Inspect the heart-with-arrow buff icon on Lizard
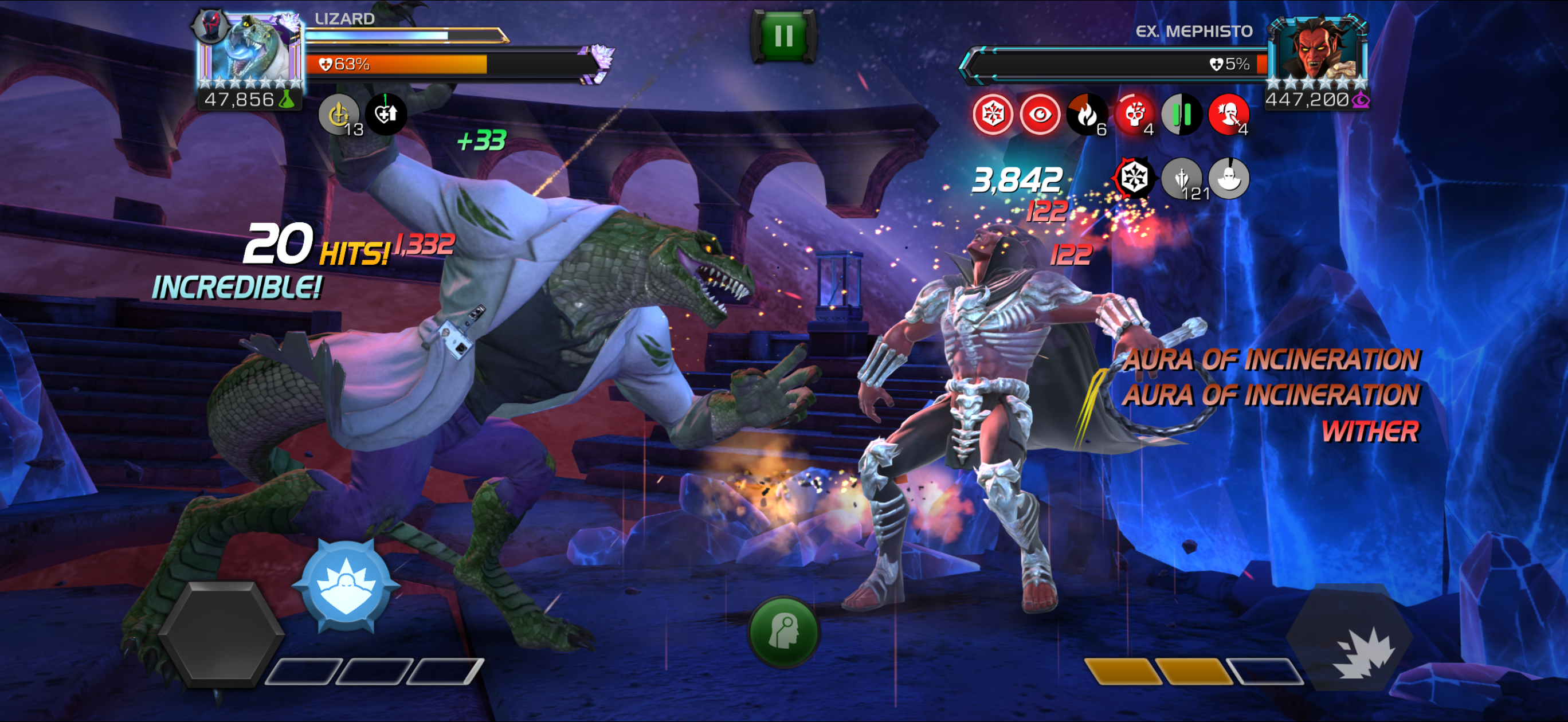The height and width of the screenshot is (722, 1568). click(386, 114)
